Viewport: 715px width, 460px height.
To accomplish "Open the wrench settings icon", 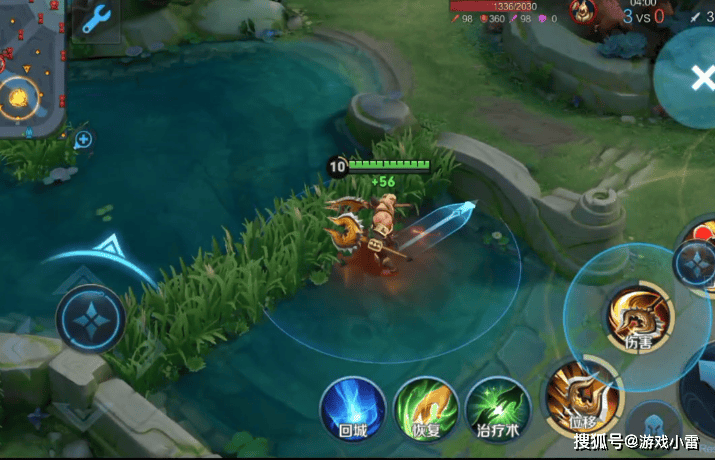I will click(x=95, y=20).
